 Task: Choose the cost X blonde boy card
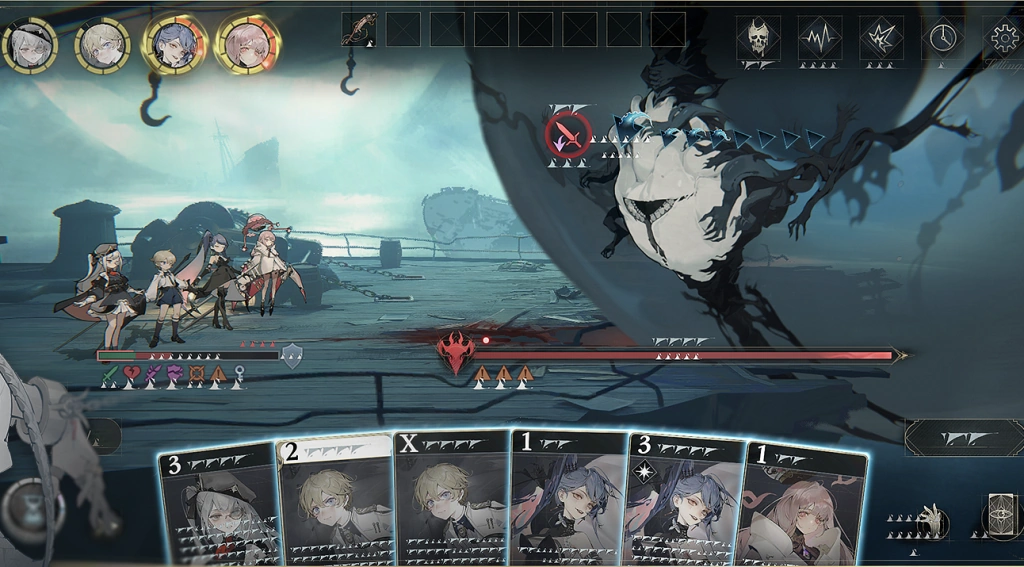(x=452, y=497)
